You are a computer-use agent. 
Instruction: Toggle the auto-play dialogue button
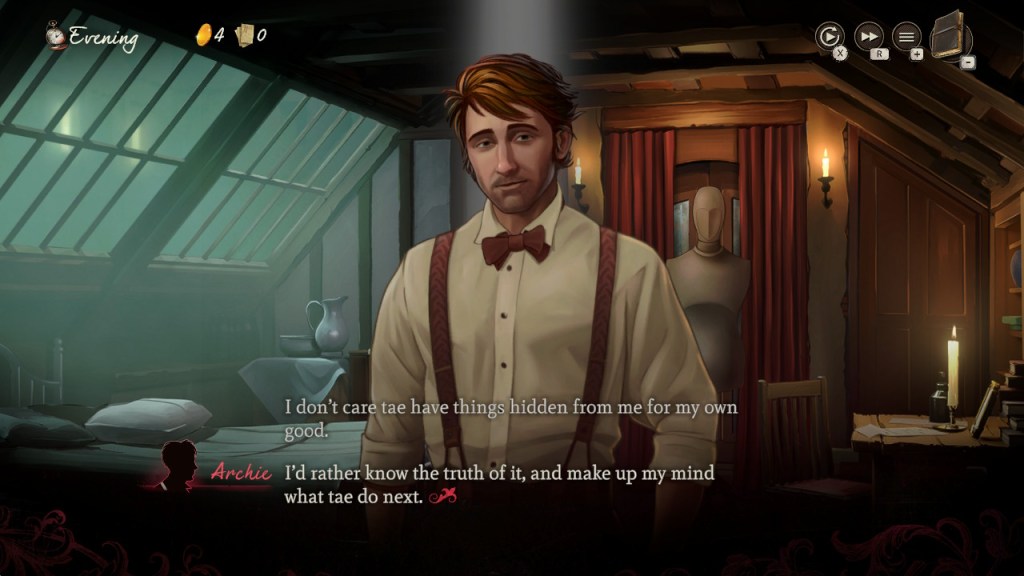[829, 37]
